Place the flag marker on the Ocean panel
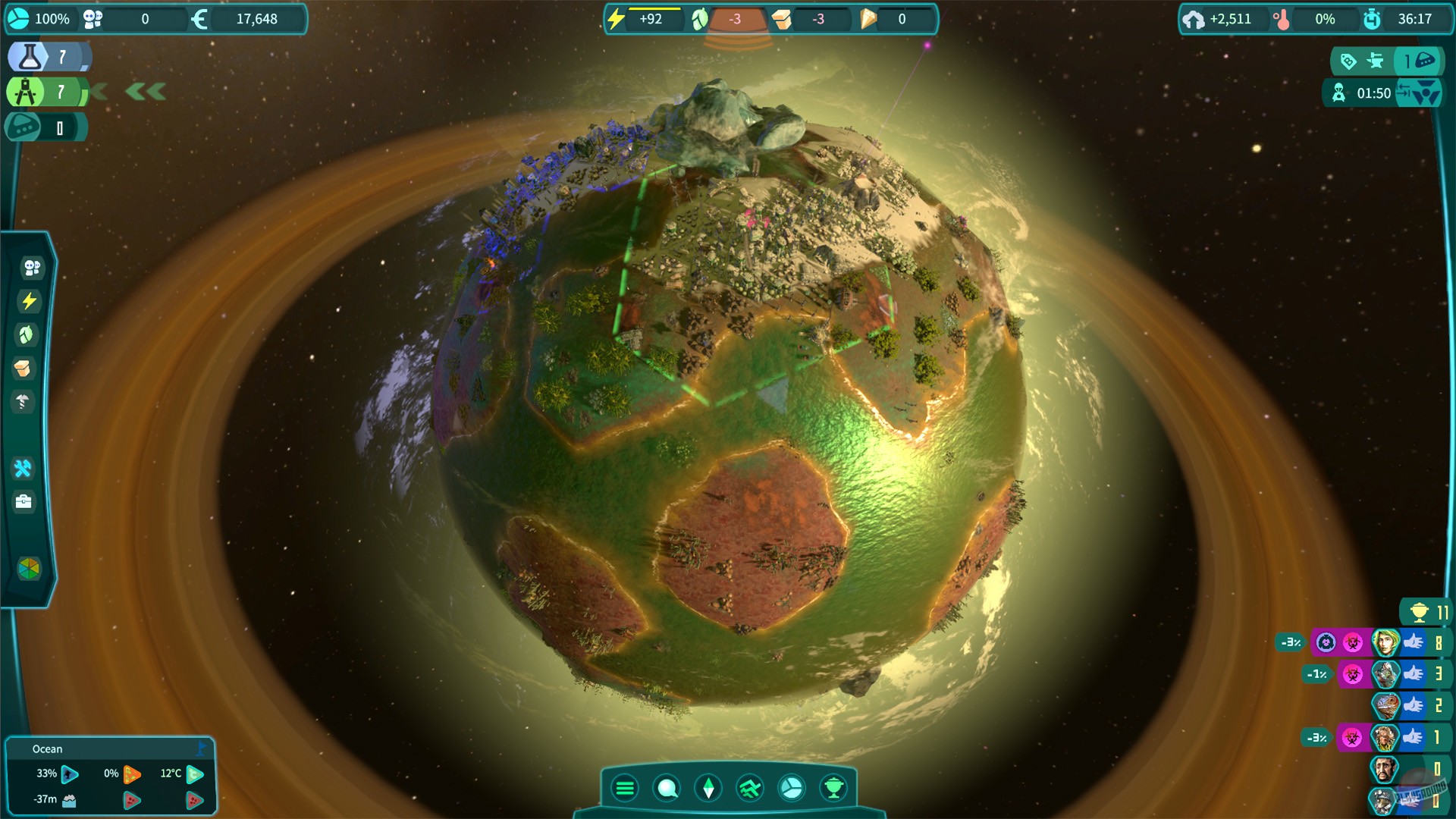1456x819 pixels. point(202,748)
